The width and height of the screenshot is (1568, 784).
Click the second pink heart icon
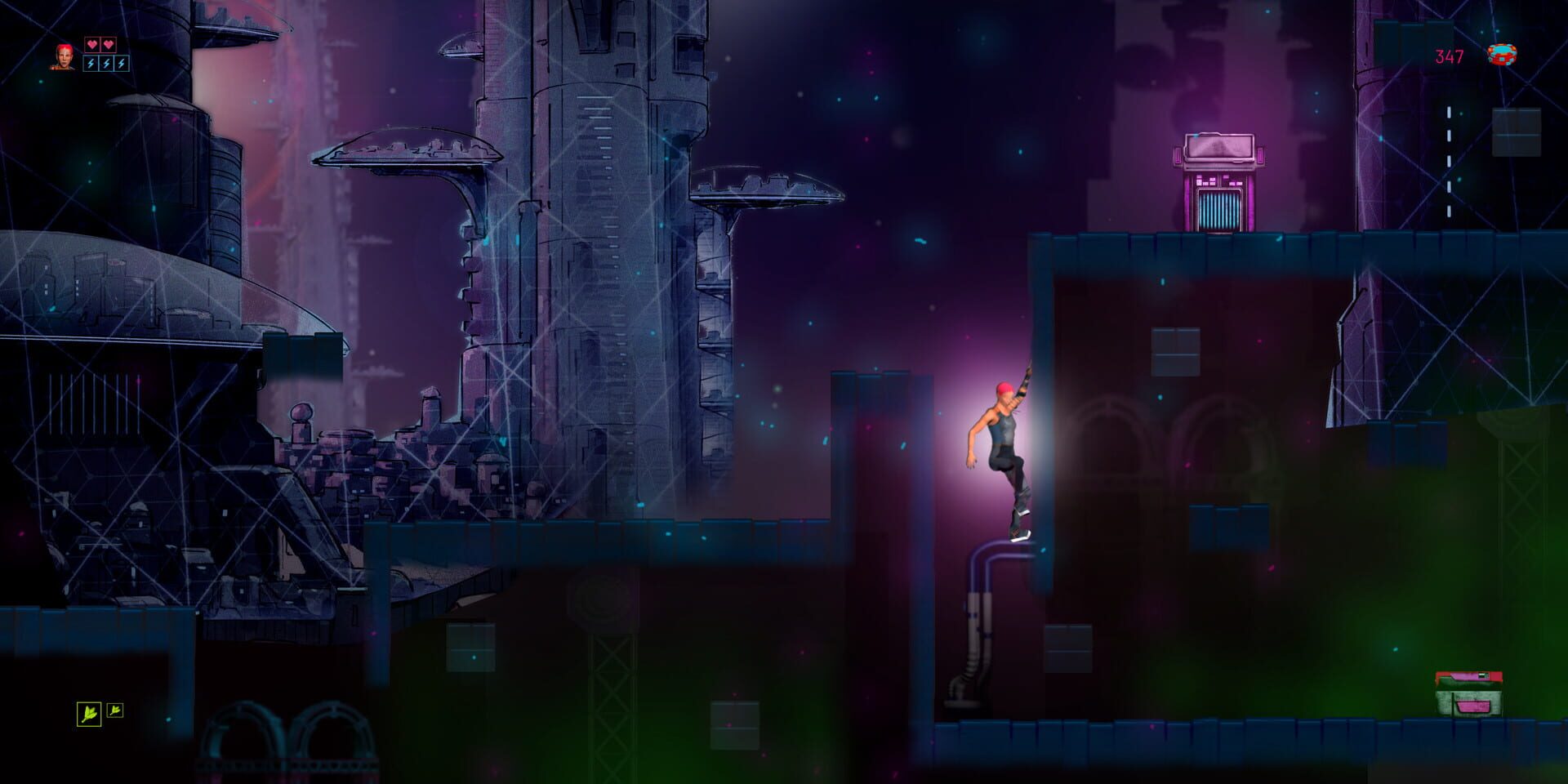point(108,44)
